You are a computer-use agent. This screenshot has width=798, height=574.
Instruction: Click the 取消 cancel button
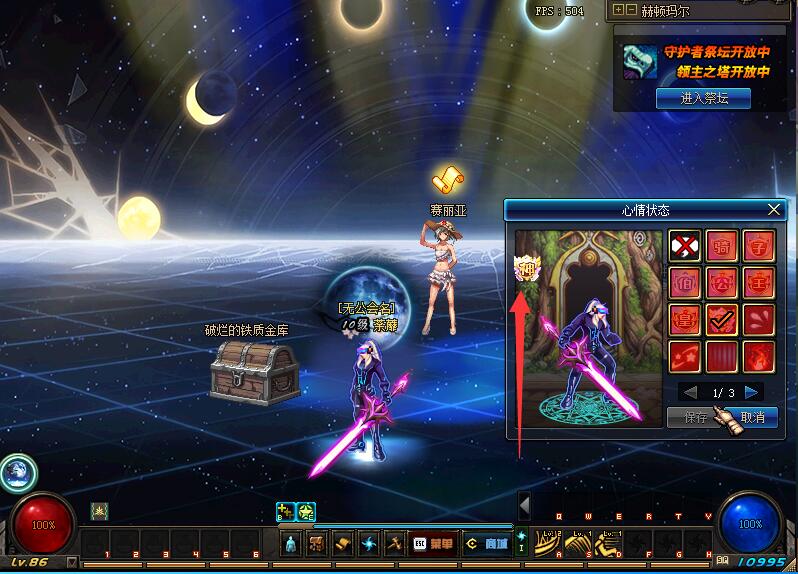coord(753,417)
